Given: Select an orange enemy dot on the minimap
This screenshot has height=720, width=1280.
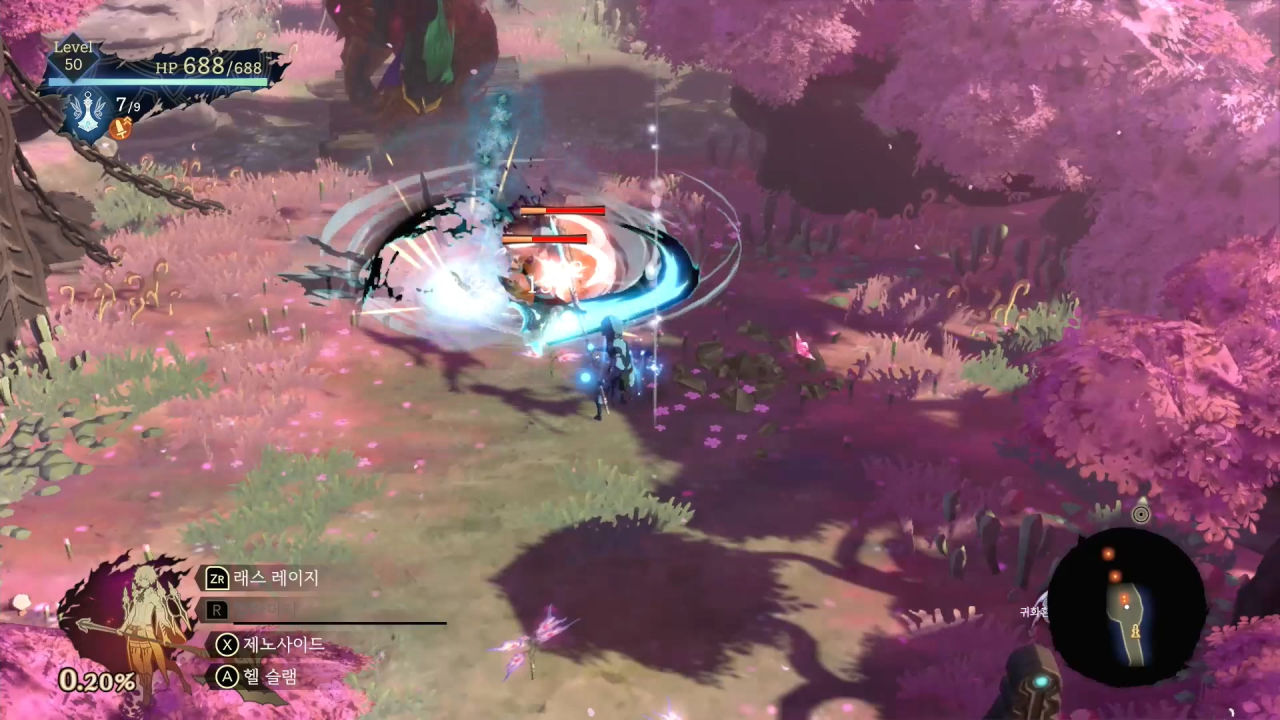Looking at the screenshot, I should point(1108,553).
